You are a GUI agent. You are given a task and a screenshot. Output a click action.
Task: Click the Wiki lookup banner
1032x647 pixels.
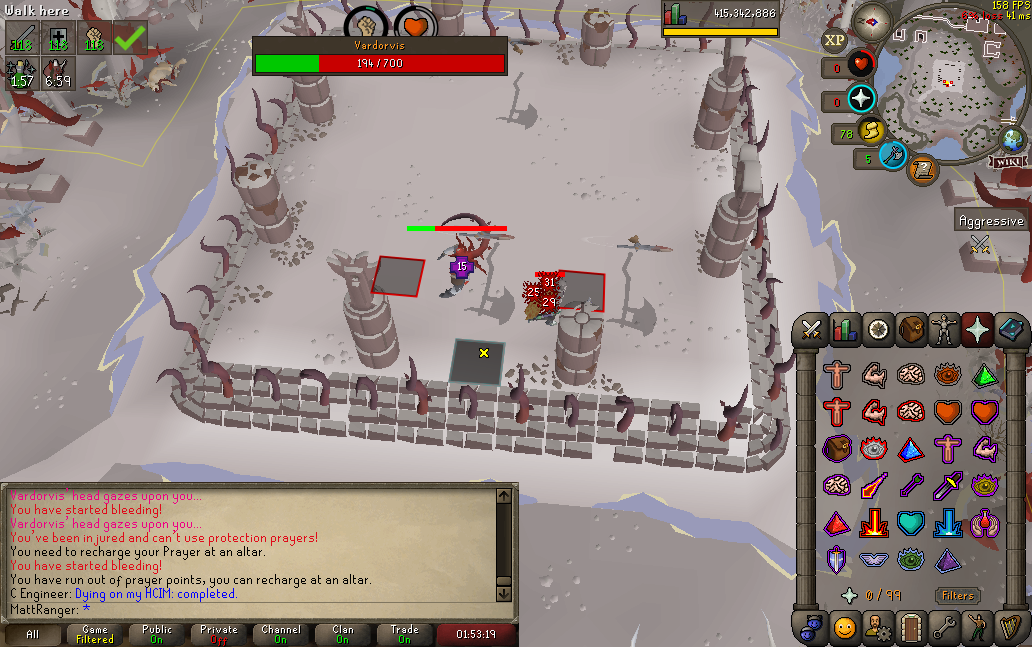click(1008, 161)
